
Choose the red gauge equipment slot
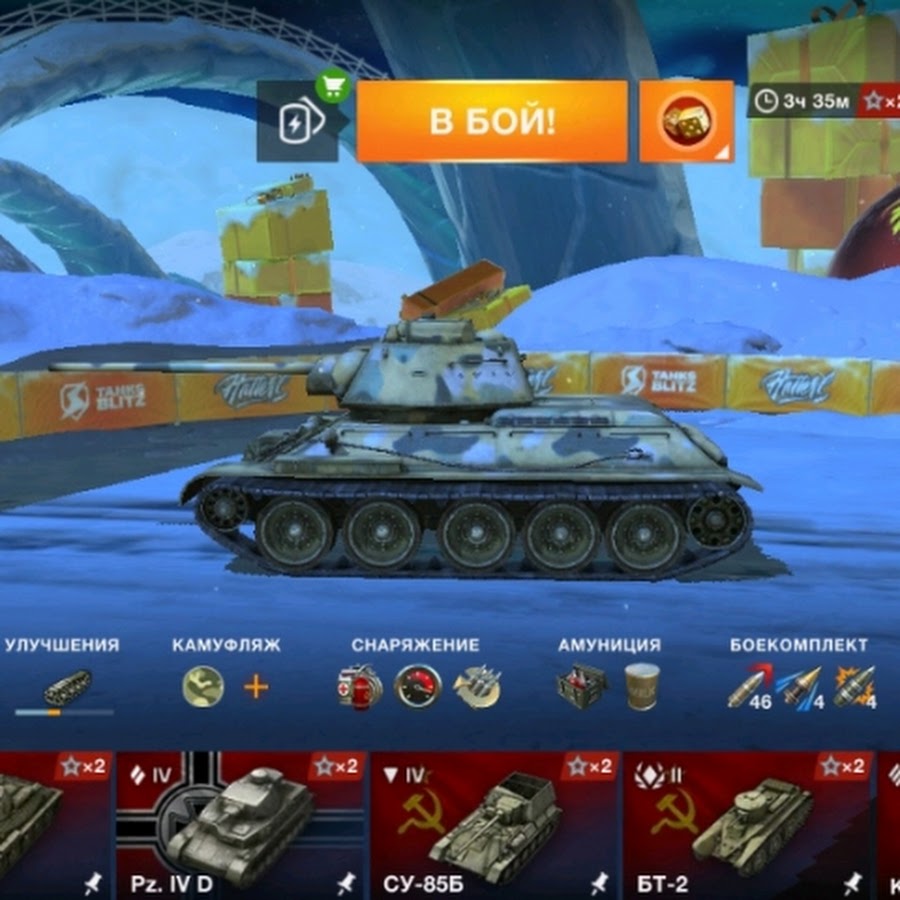(x=418, y=687)
